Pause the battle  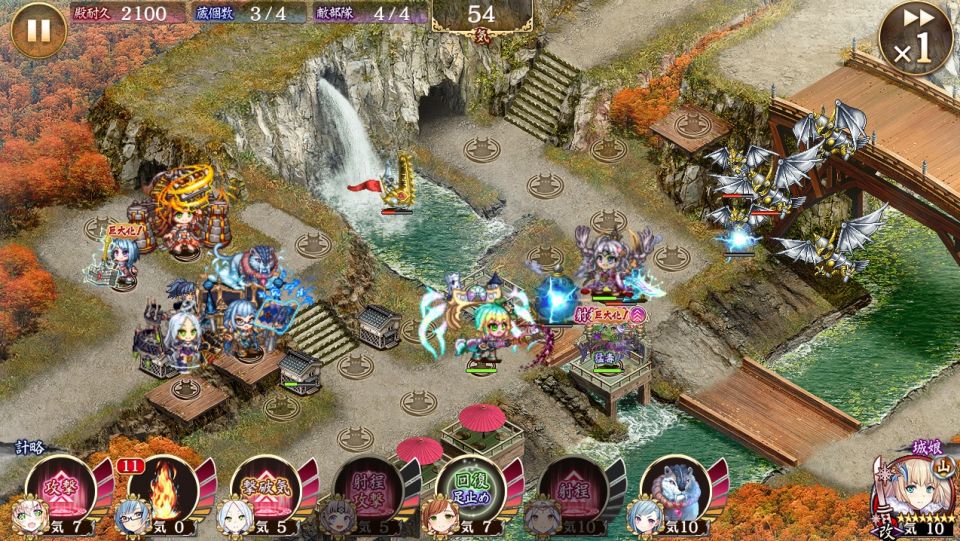pyautogui.click(x=38, y=30)
